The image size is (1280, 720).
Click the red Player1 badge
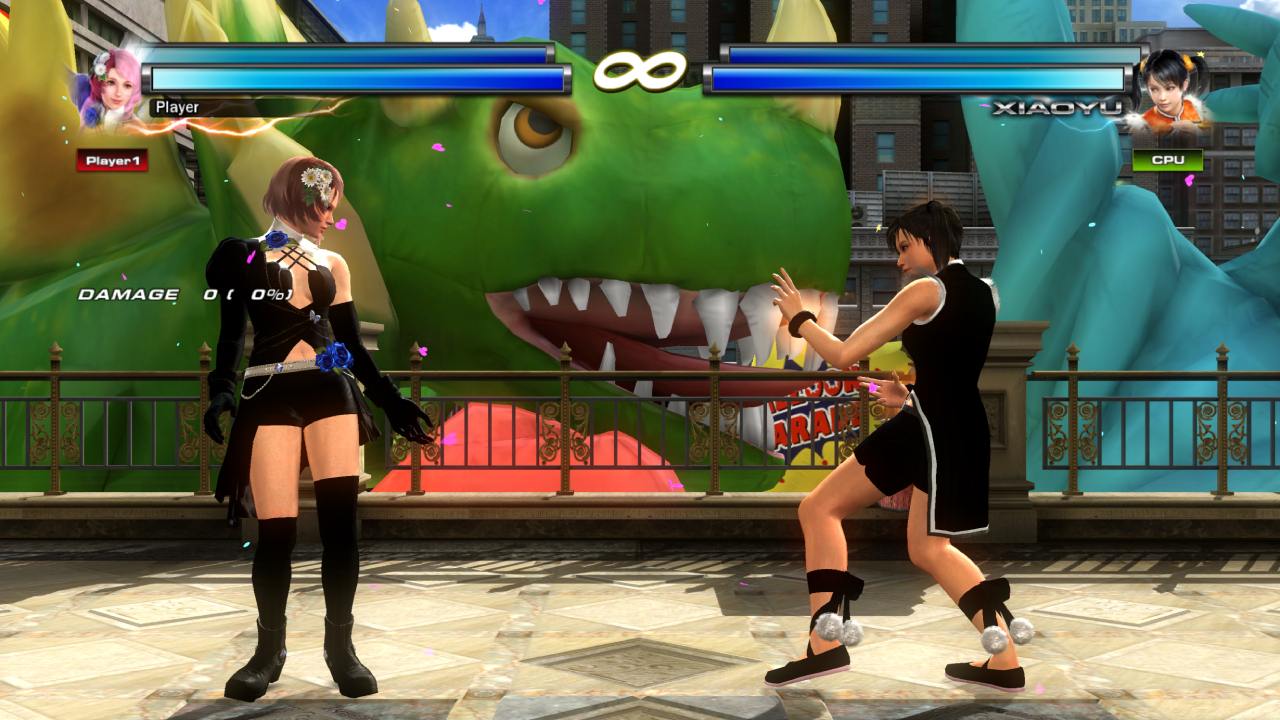click(x=112, y=161)
